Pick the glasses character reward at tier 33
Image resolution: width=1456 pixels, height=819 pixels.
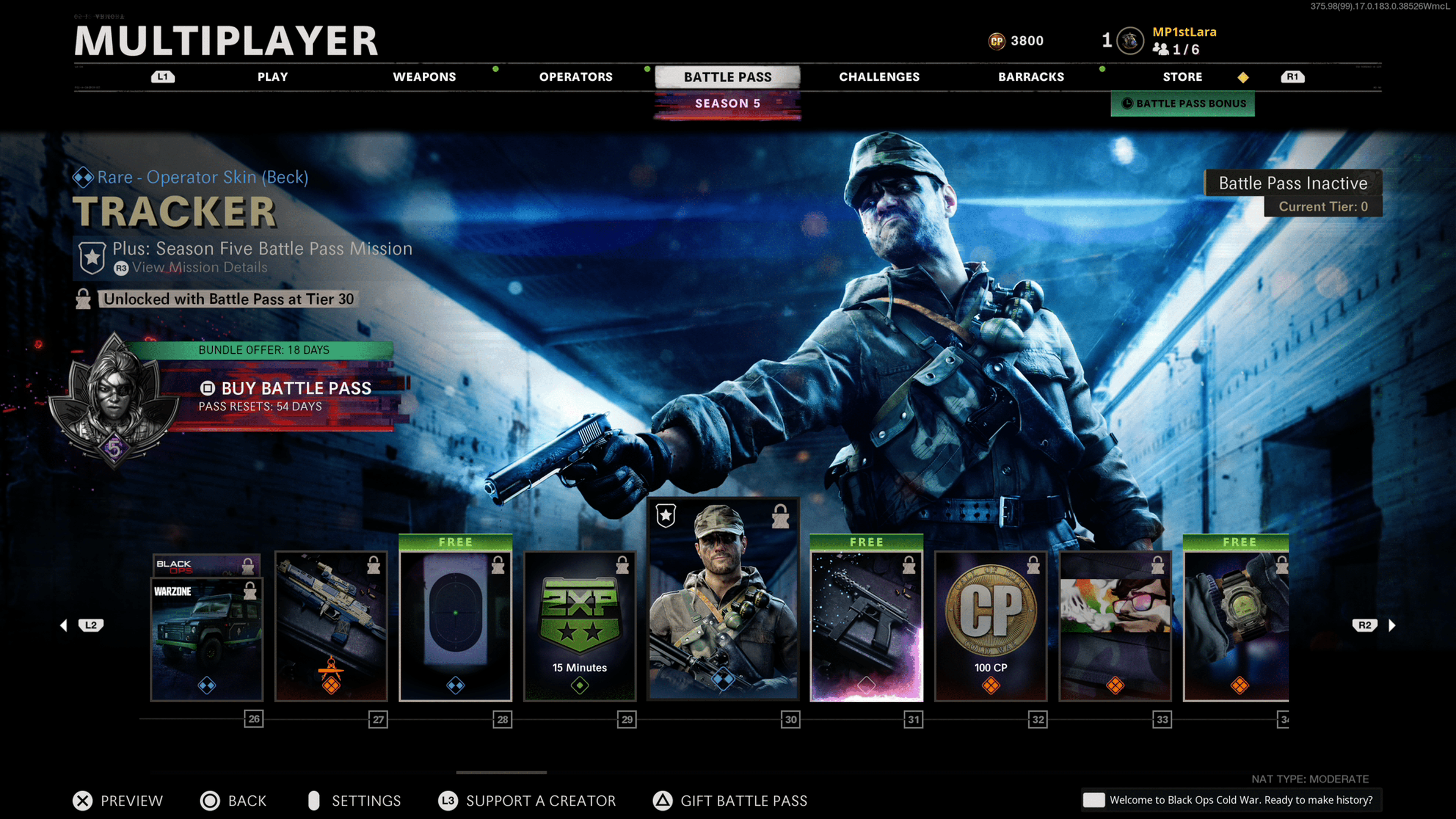(x=1115, y=626)
